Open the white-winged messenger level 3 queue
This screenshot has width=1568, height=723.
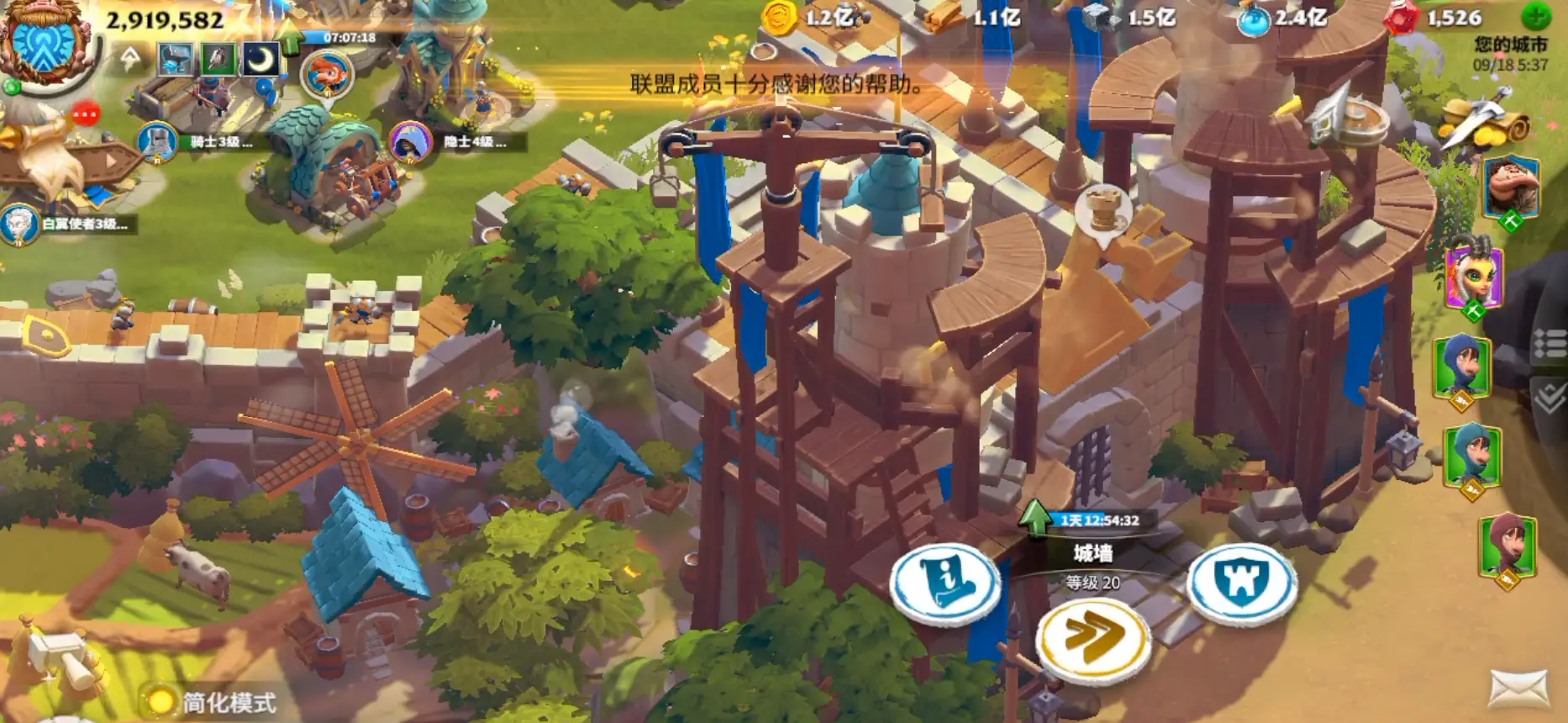coord(19,224)
